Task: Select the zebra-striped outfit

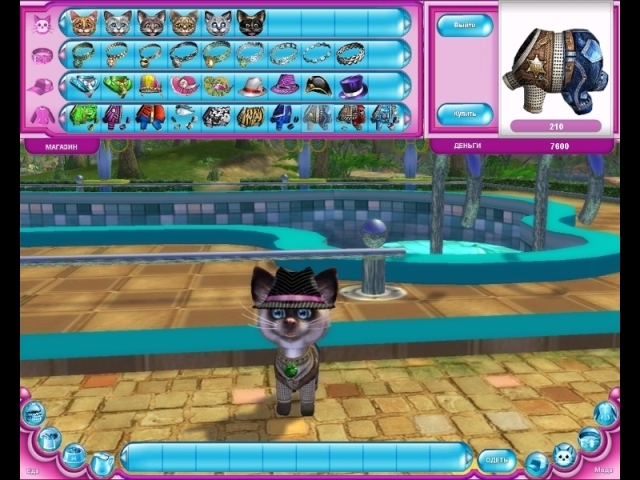Action: coord(217,117)
